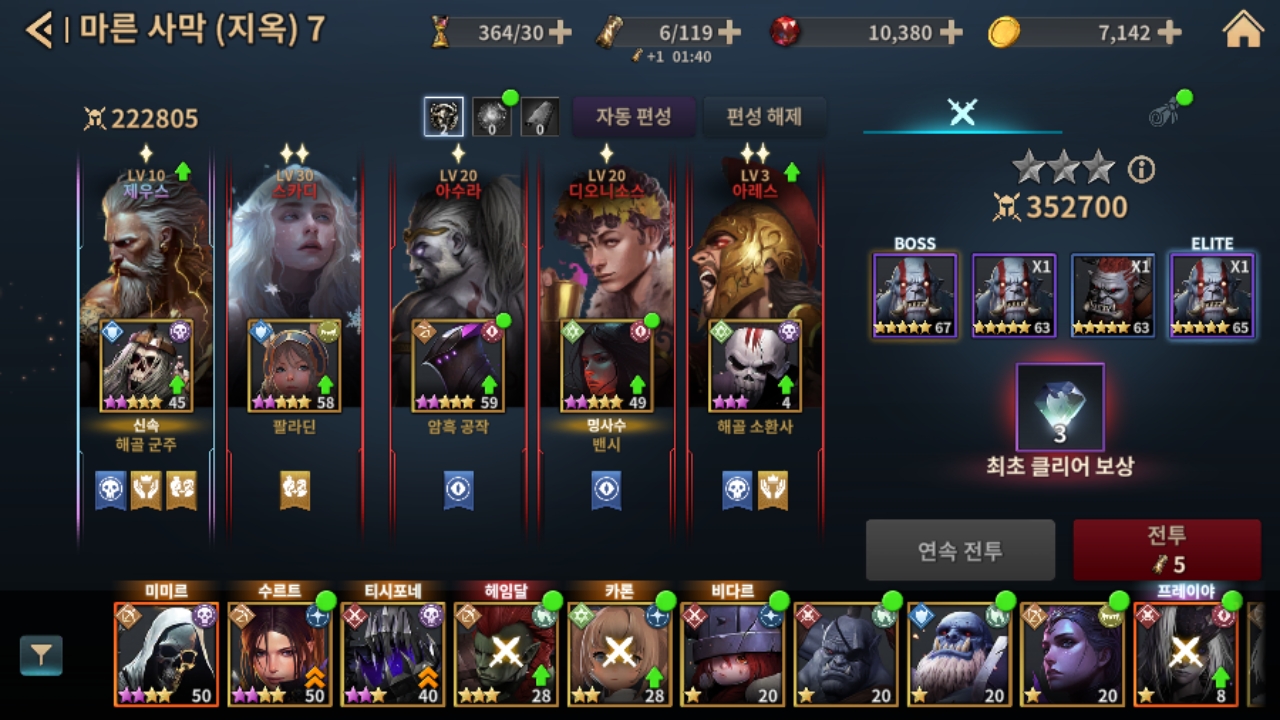The image size is (1280, 720).
Task: Open the hero filter funnel
Action: (x=41, y=656)
